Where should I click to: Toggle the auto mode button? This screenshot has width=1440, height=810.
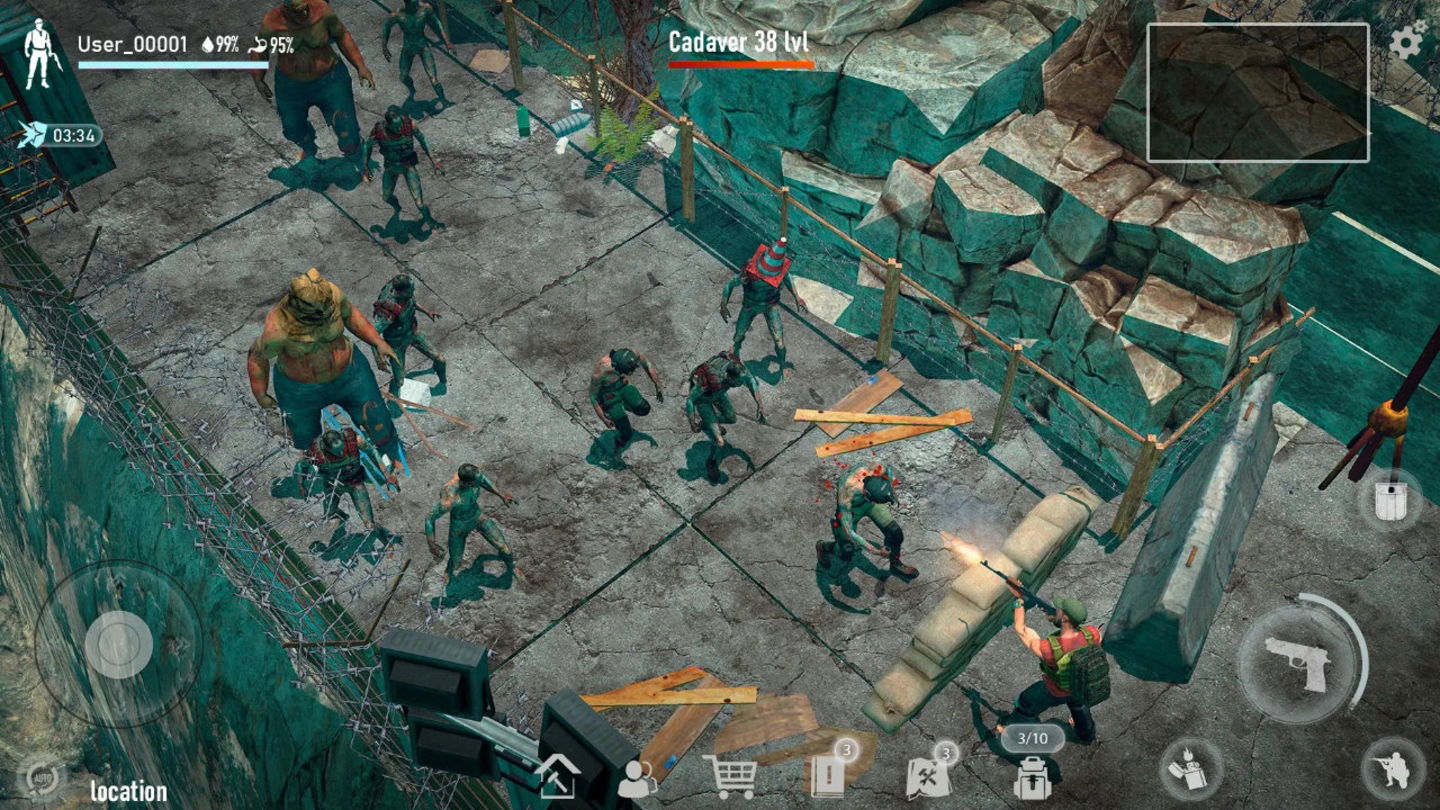[41, 778]
